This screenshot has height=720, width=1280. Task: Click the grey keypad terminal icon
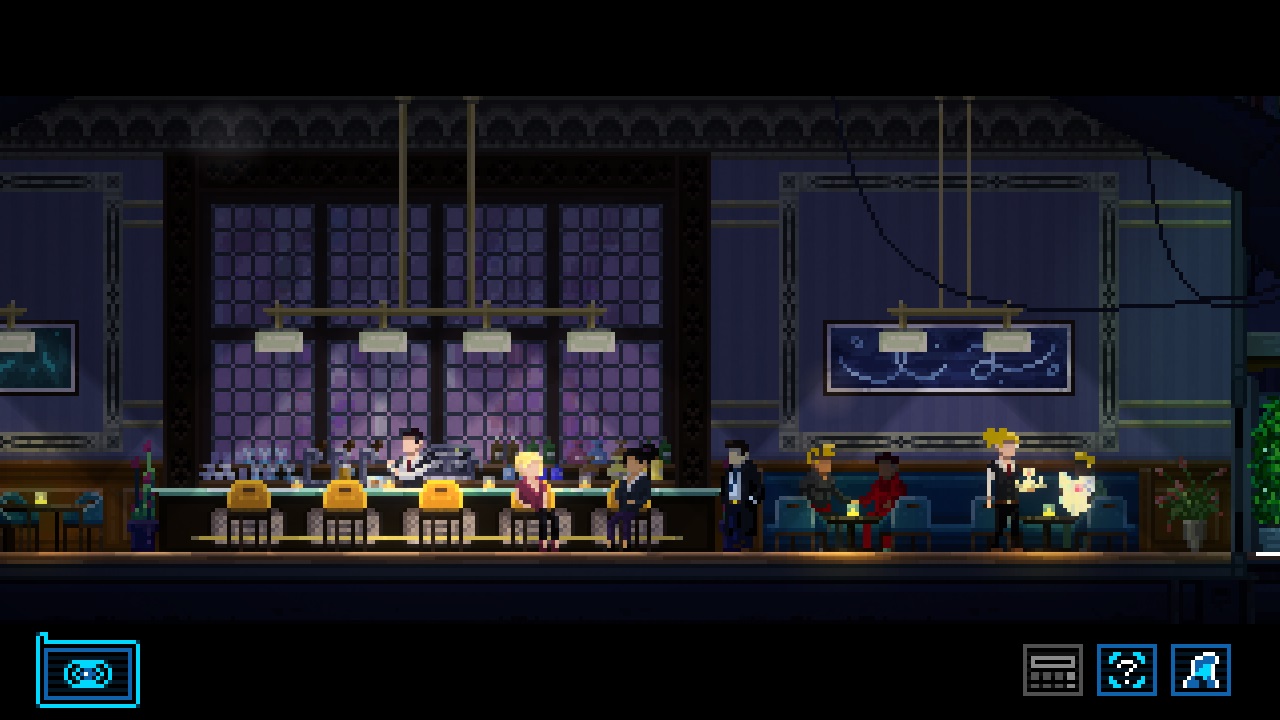click(x=1052, y=670)
